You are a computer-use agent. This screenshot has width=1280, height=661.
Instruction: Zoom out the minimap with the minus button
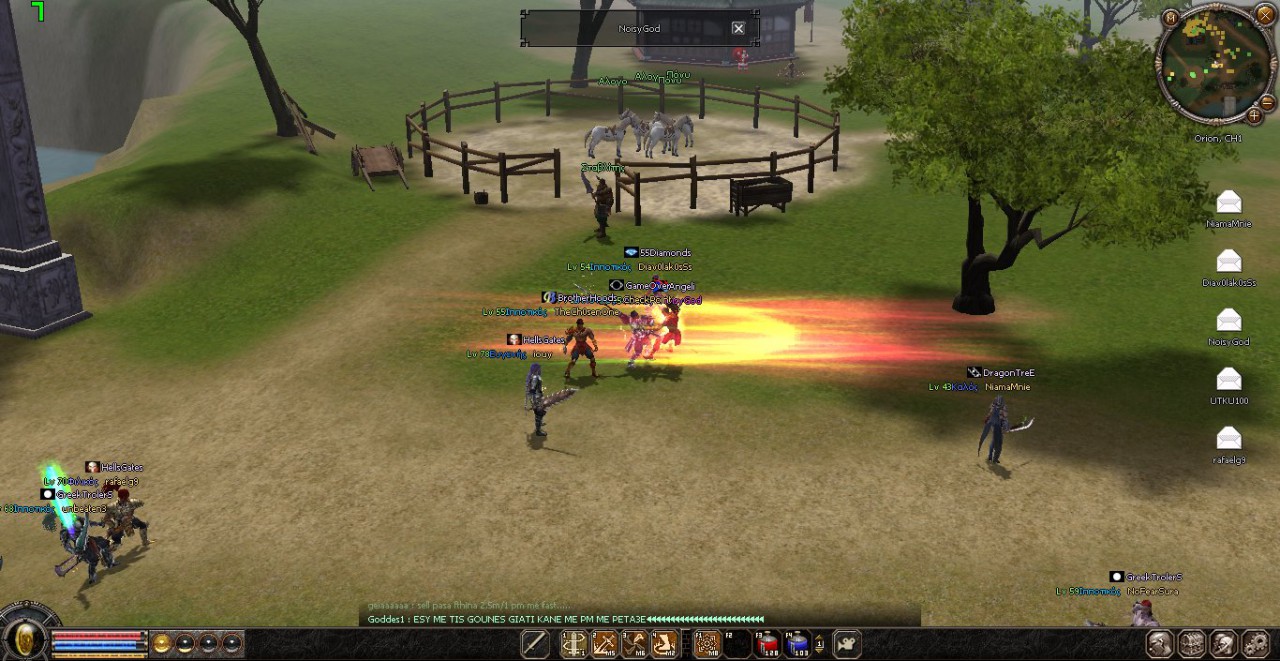coord(1267,102)
